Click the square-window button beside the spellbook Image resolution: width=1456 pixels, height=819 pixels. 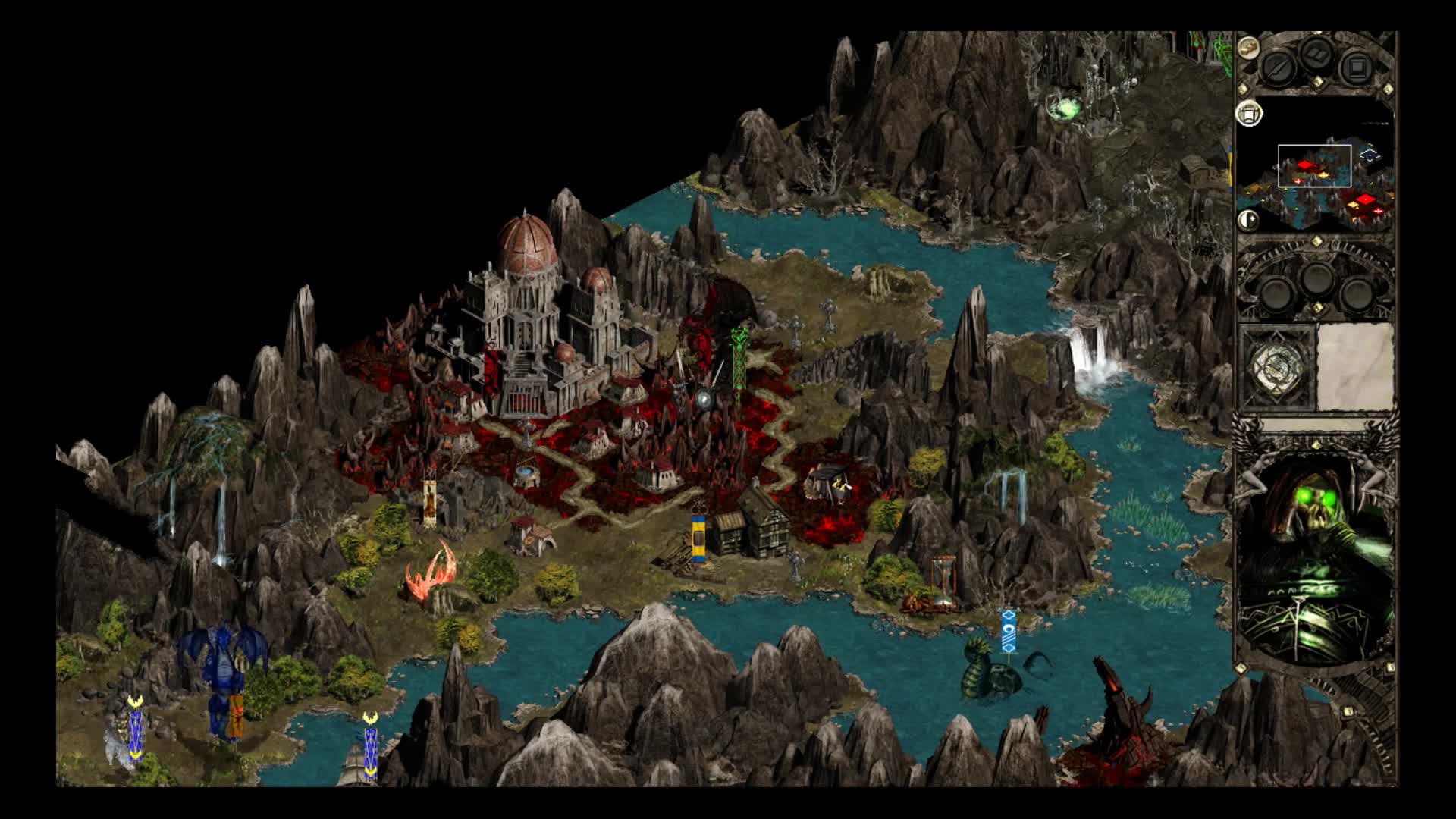point(1355,68)
